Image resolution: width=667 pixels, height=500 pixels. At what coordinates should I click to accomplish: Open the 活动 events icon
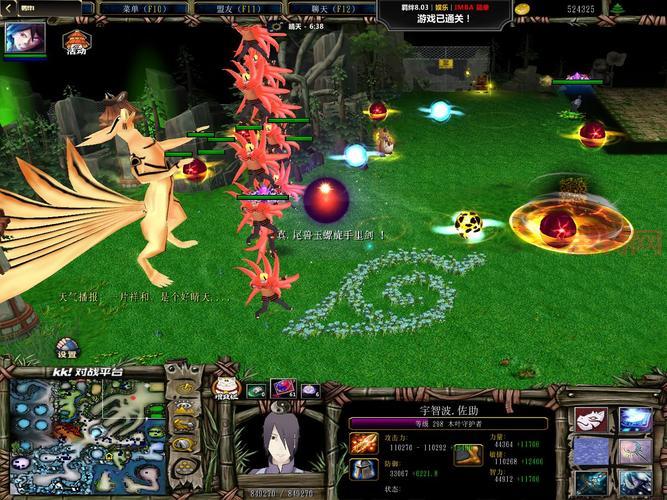tap(74, 43)
